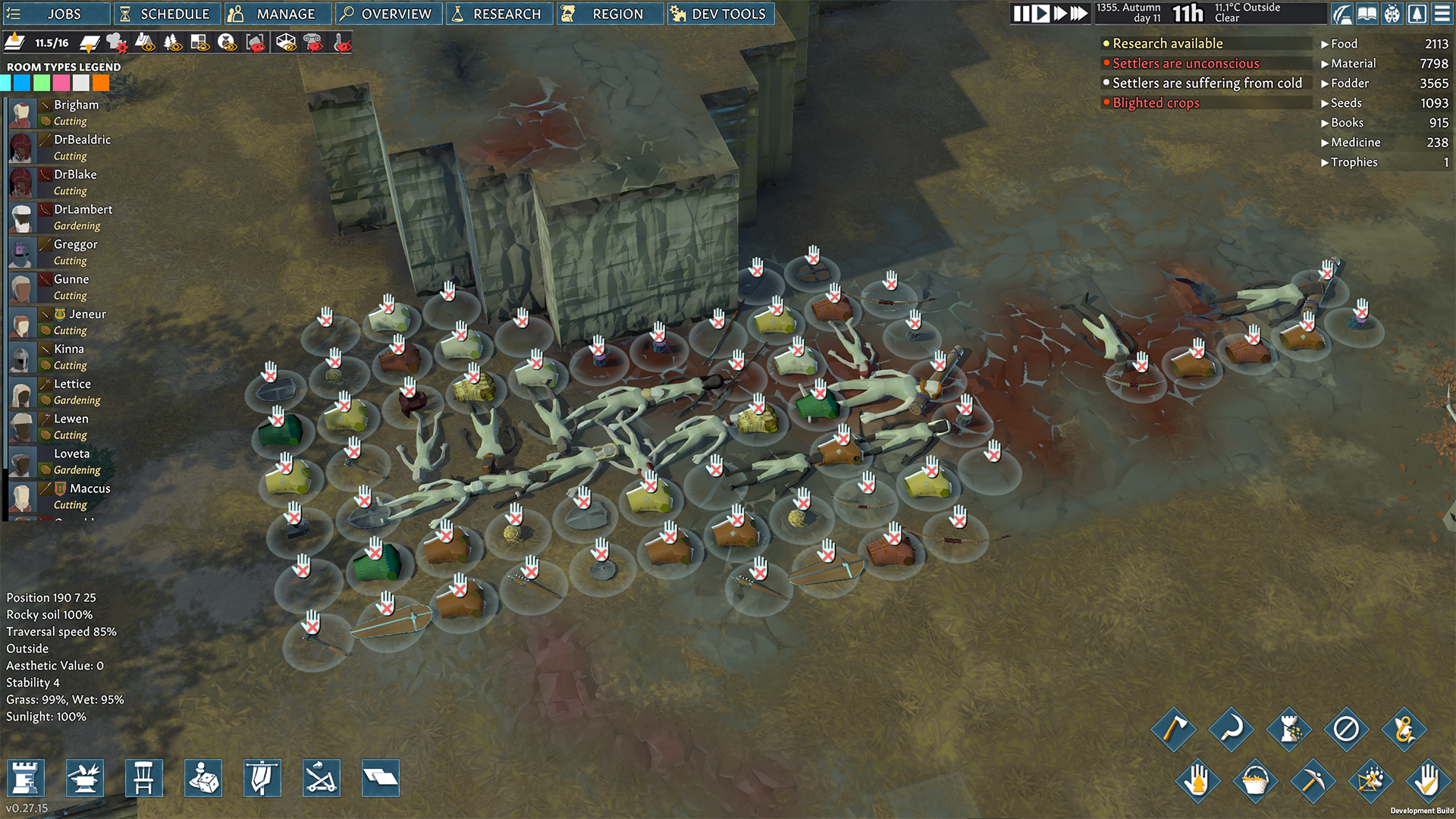The width and height of the screenshot is (1456, 819).
Task: Select settler DrLambert in the list
Action: click(83, 209)
